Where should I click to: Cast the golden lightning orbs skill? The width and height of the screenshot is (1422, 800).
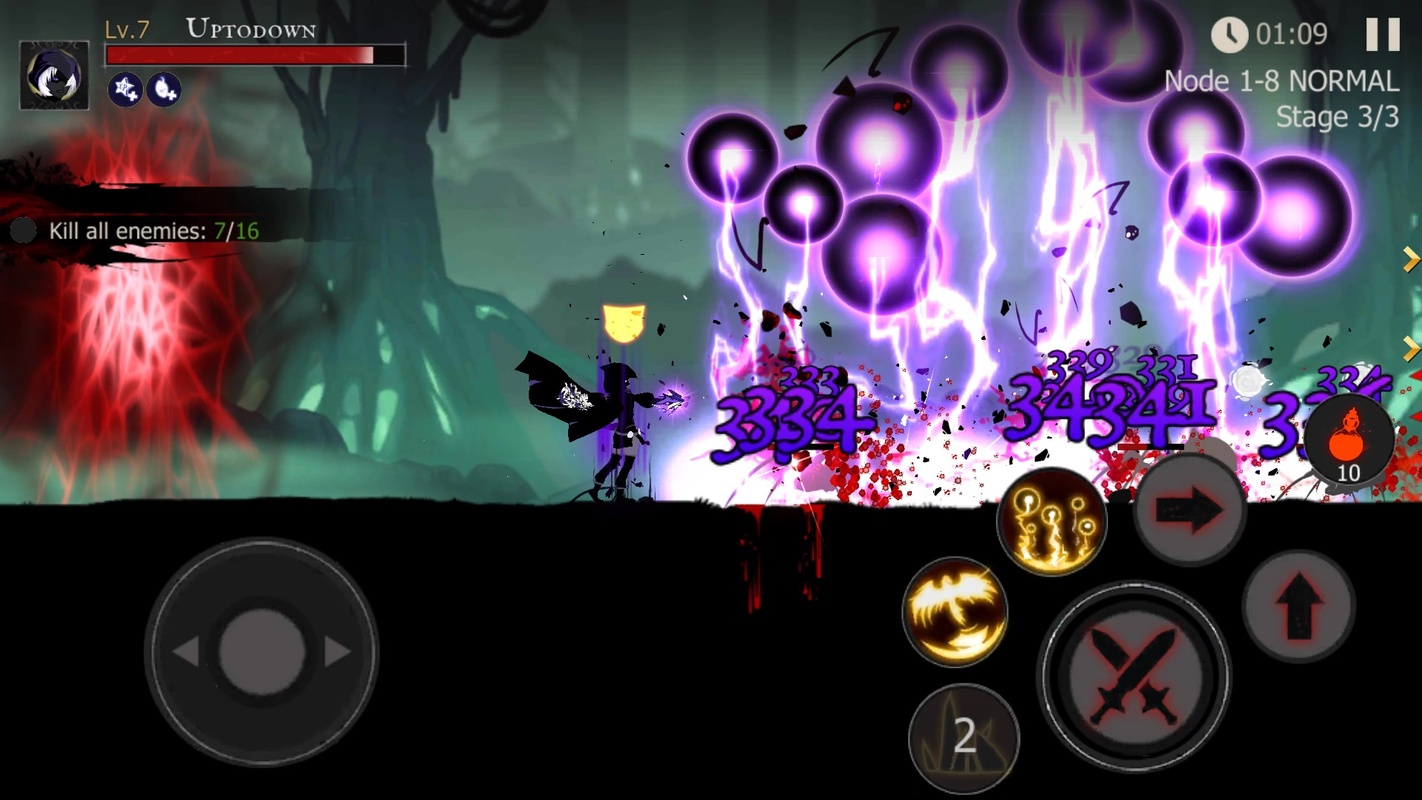pyautogui.click(x=1051, y=521)
